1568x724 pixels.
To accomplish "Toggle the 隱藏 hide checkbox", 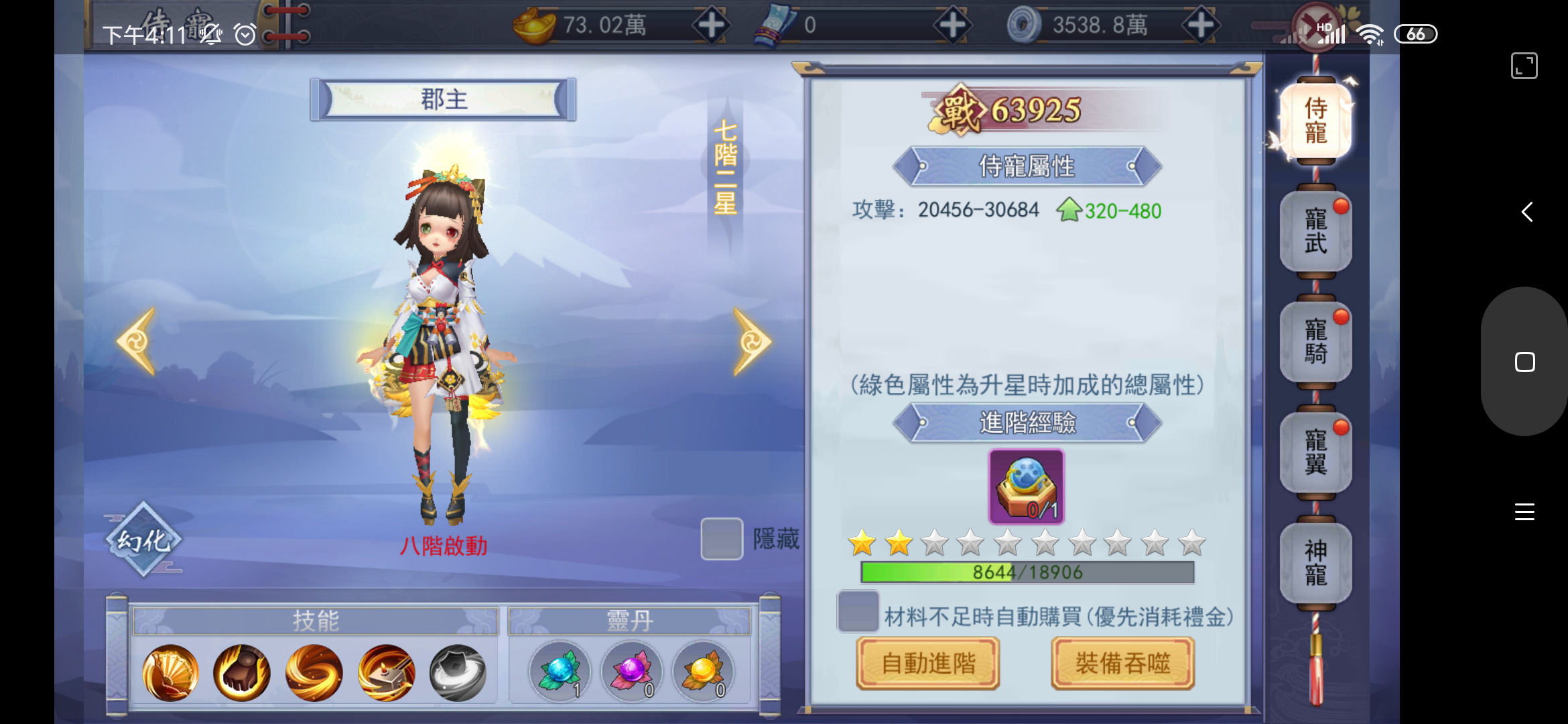I will 720,538.
